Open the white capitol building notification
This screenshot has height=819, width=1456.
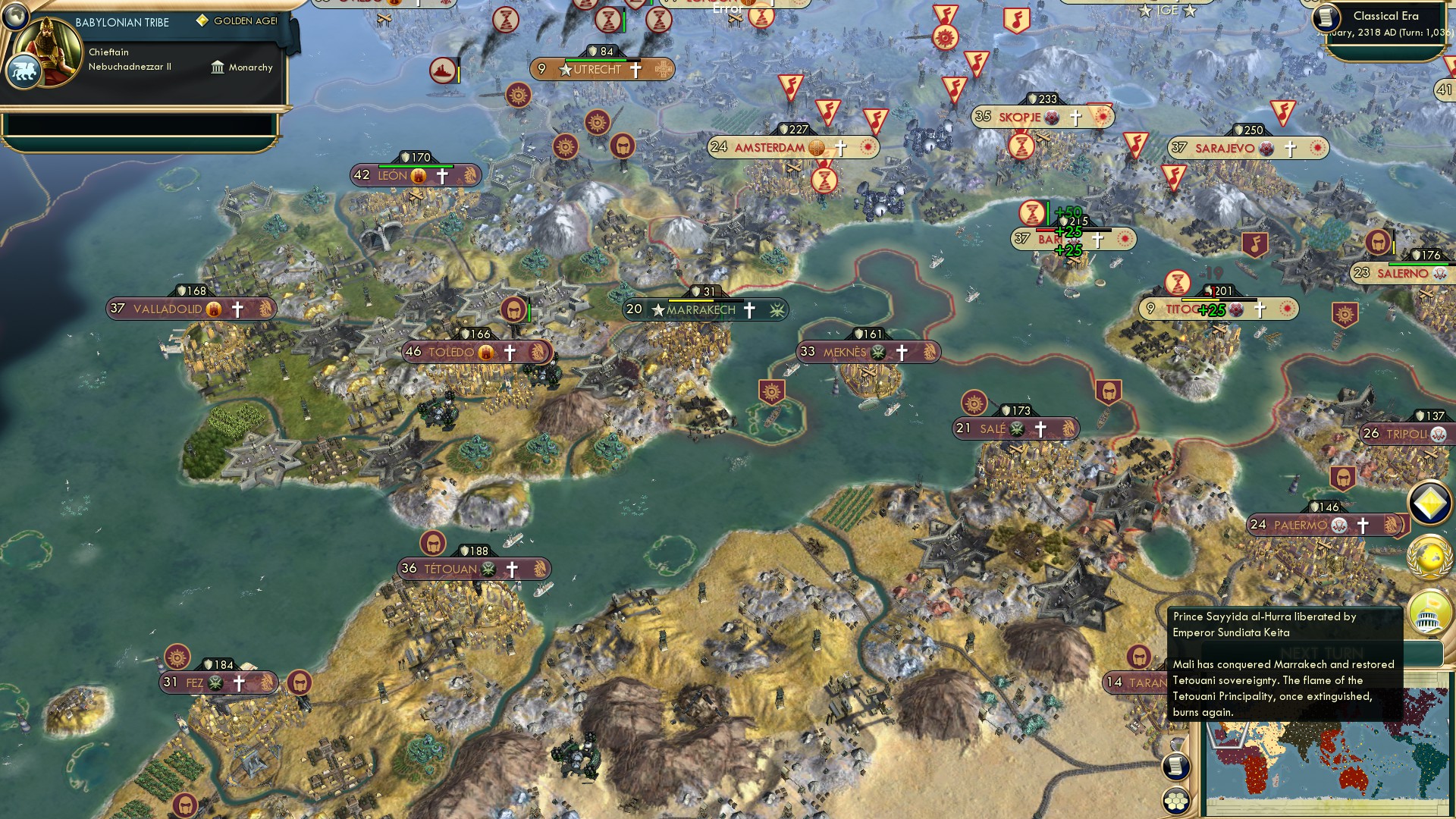[1429, 611]
